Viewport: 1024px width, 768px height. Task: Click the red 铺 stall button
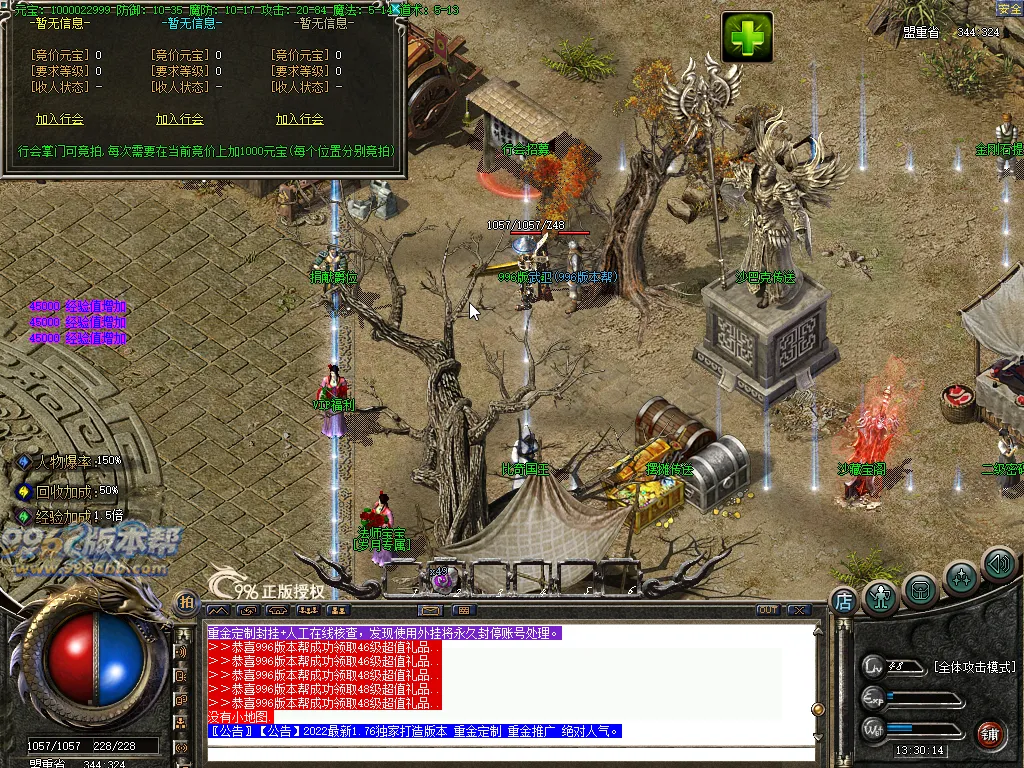[x=990, y=733]
